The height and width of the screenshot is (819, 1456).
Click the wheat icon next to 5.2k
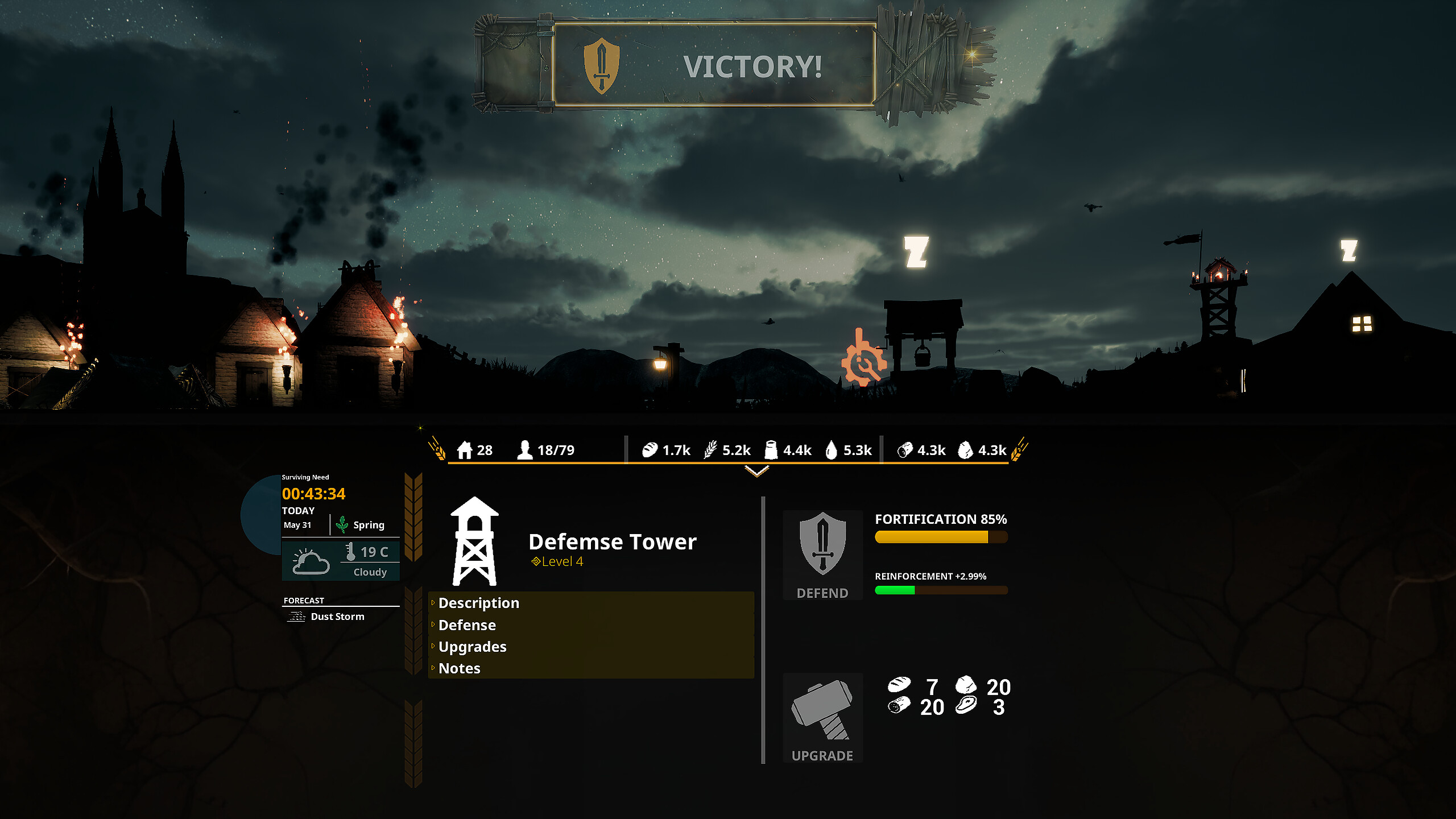pos(710,450)
